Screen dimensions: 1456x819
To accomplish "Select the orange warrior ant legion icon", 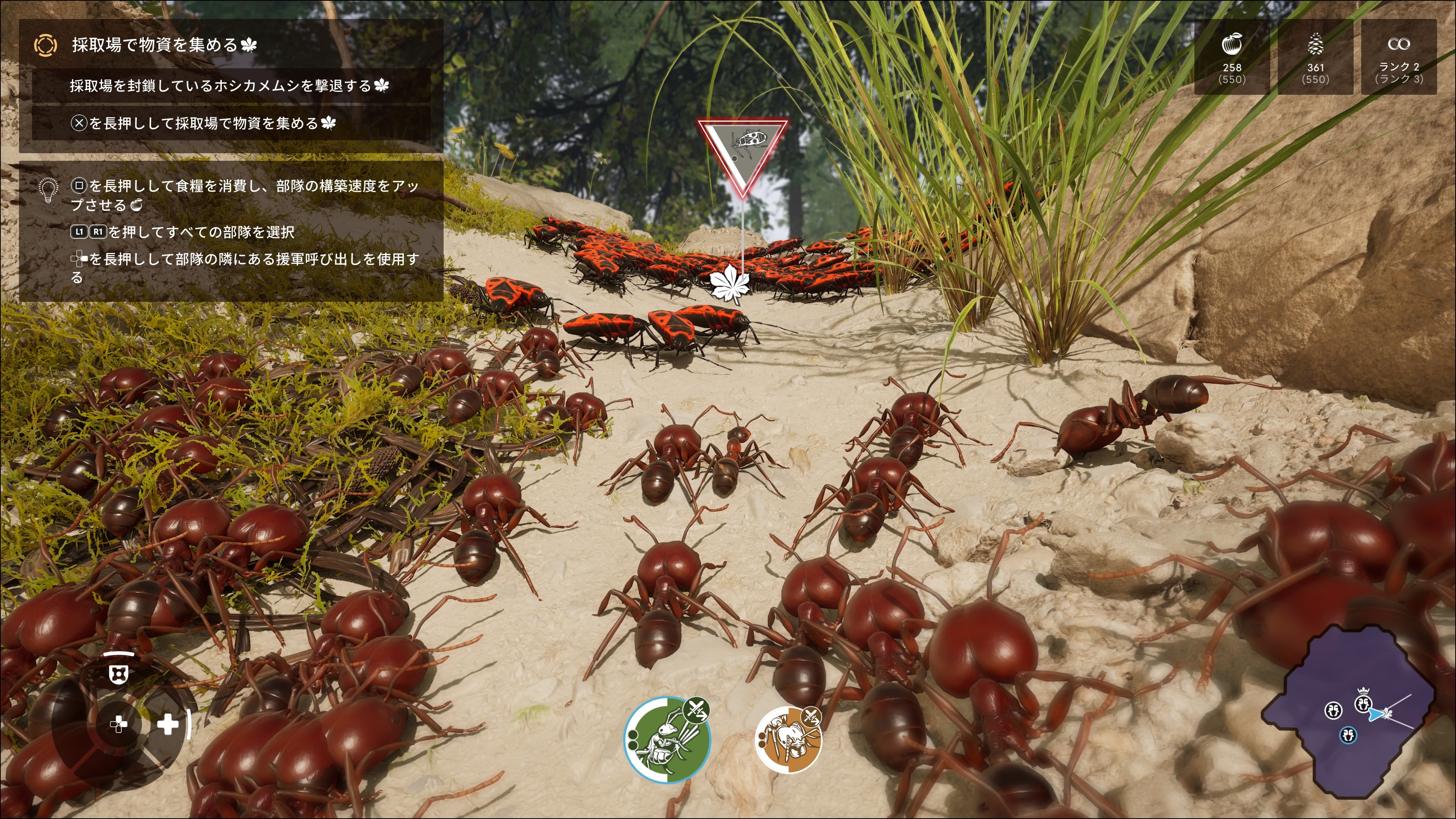I will [x=788, y=739].
